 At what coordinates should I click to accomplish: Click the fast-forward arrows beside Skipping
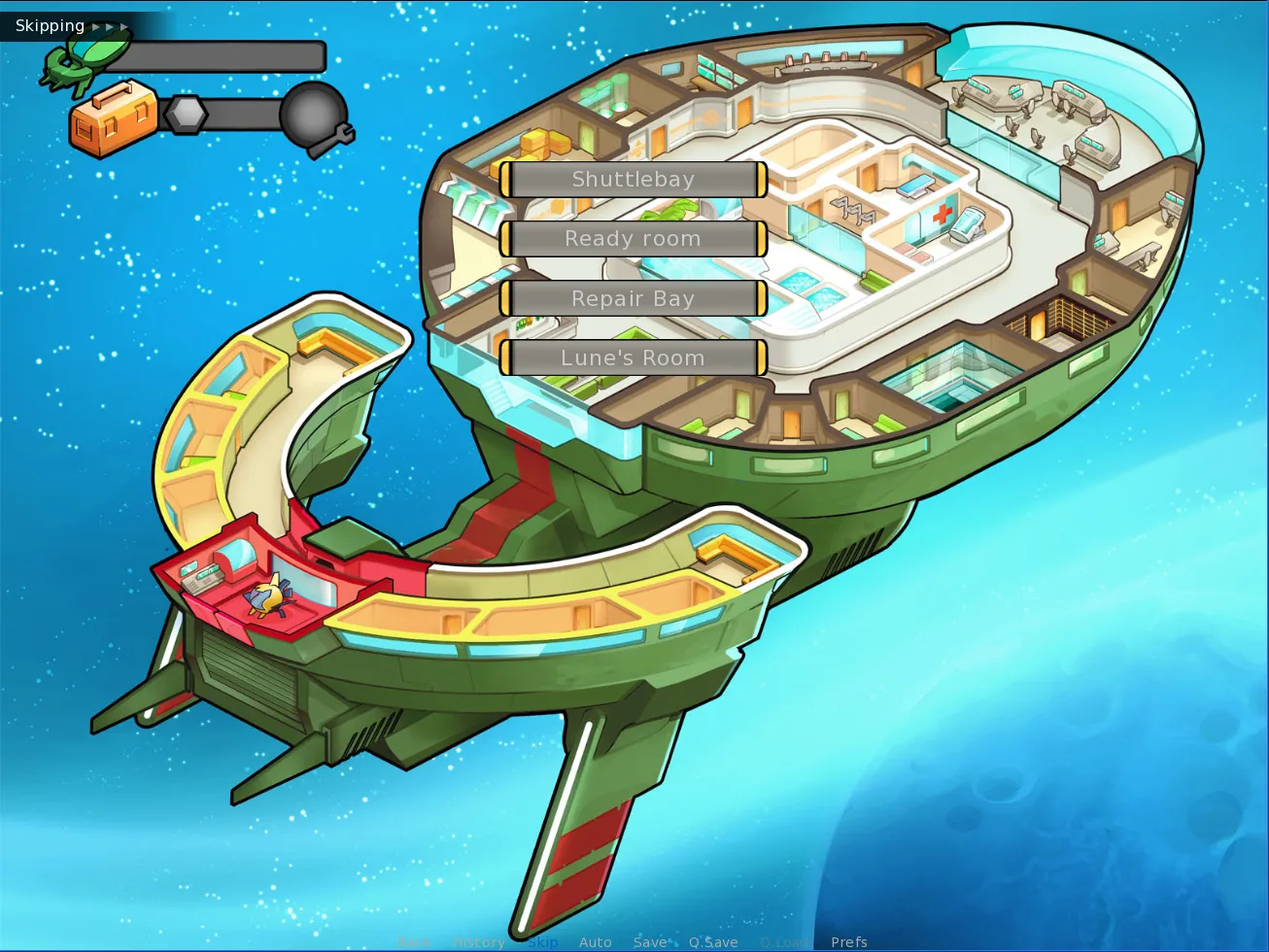click(110, 26)
